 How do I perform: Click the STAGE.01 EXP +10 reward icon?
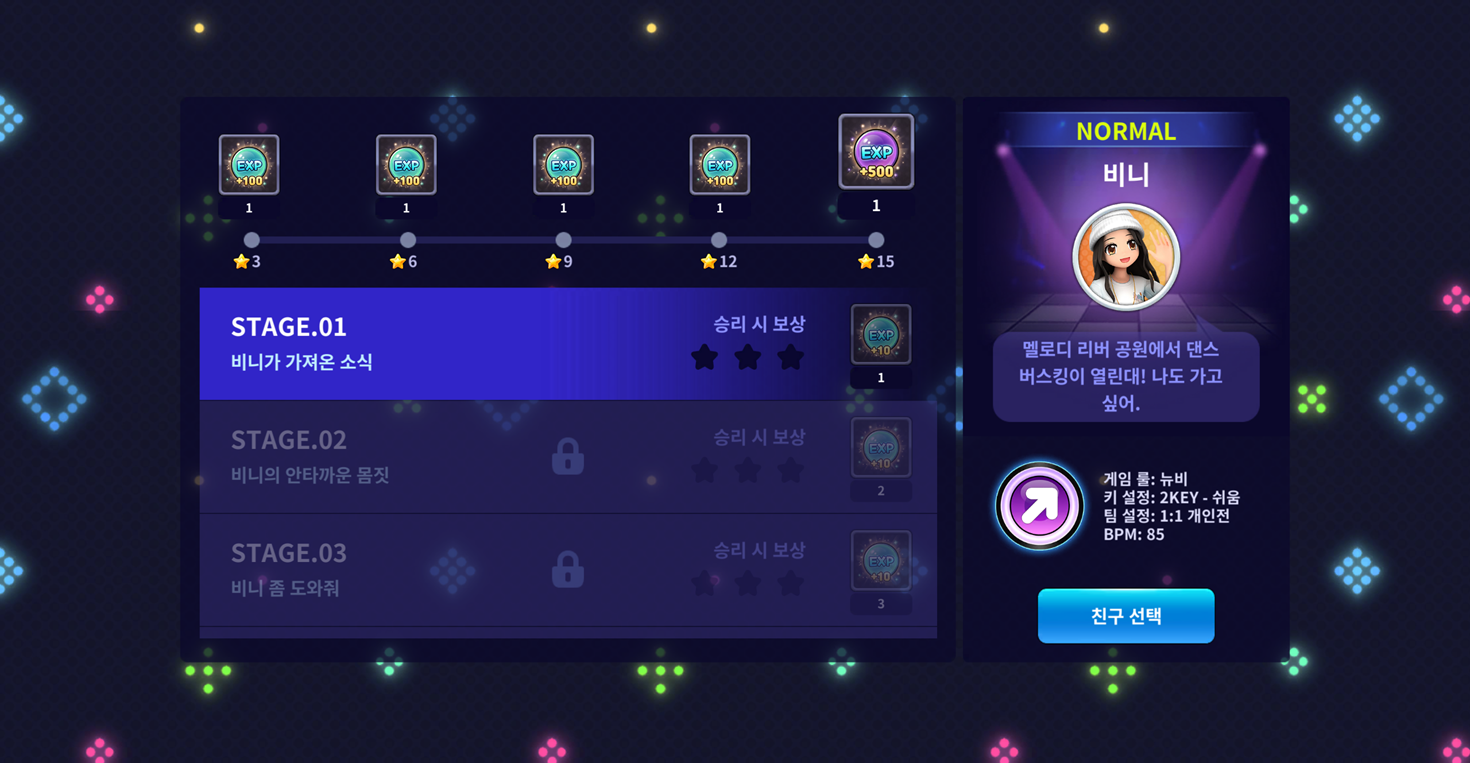(880, 334)
